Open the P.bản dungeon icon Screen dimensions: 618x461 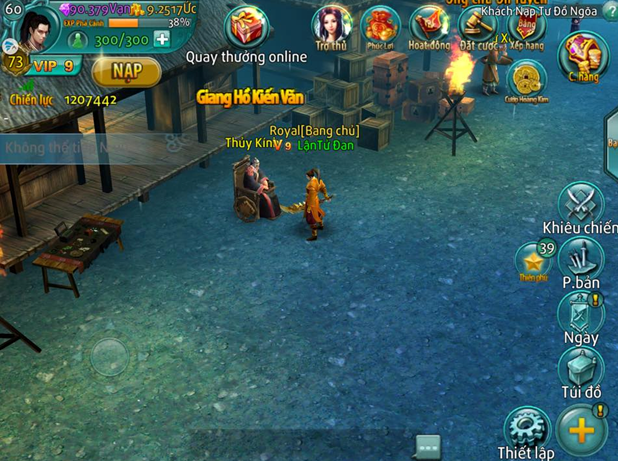click(x=581, y=260)
